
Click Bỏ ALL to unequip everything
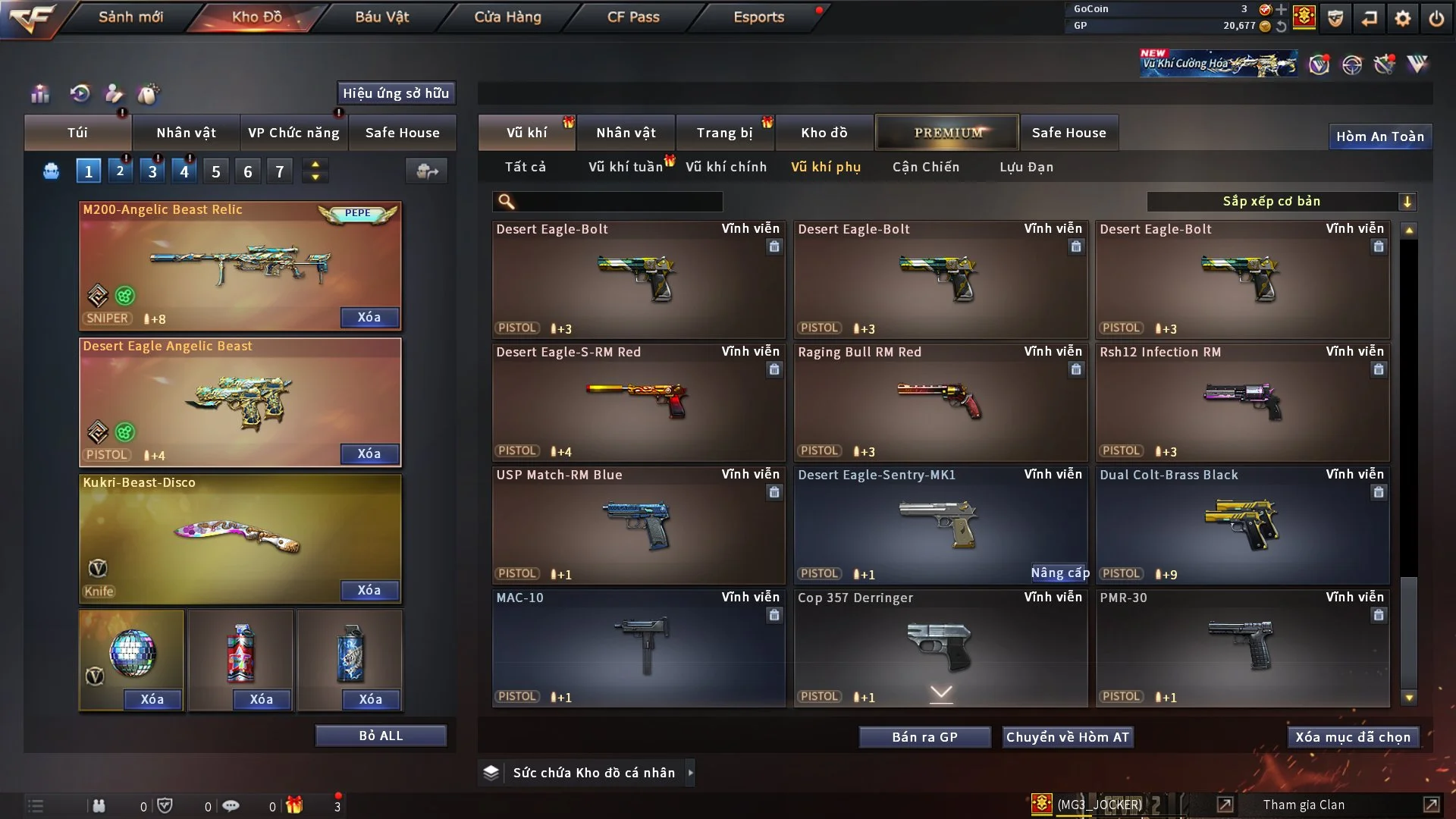(x=381, y=736)
